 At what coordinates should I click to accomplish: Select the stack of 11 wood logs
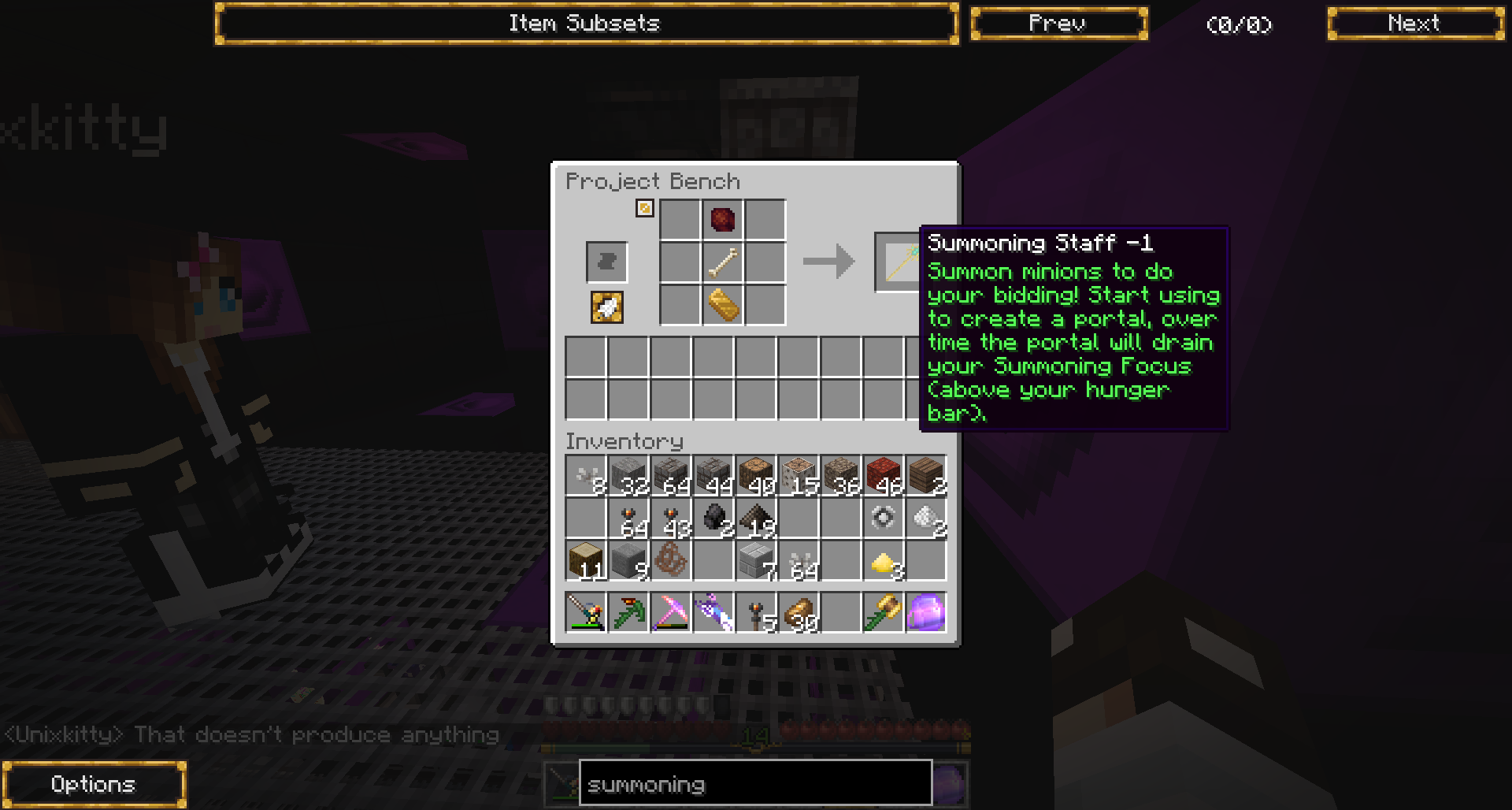tap(586, 561)
